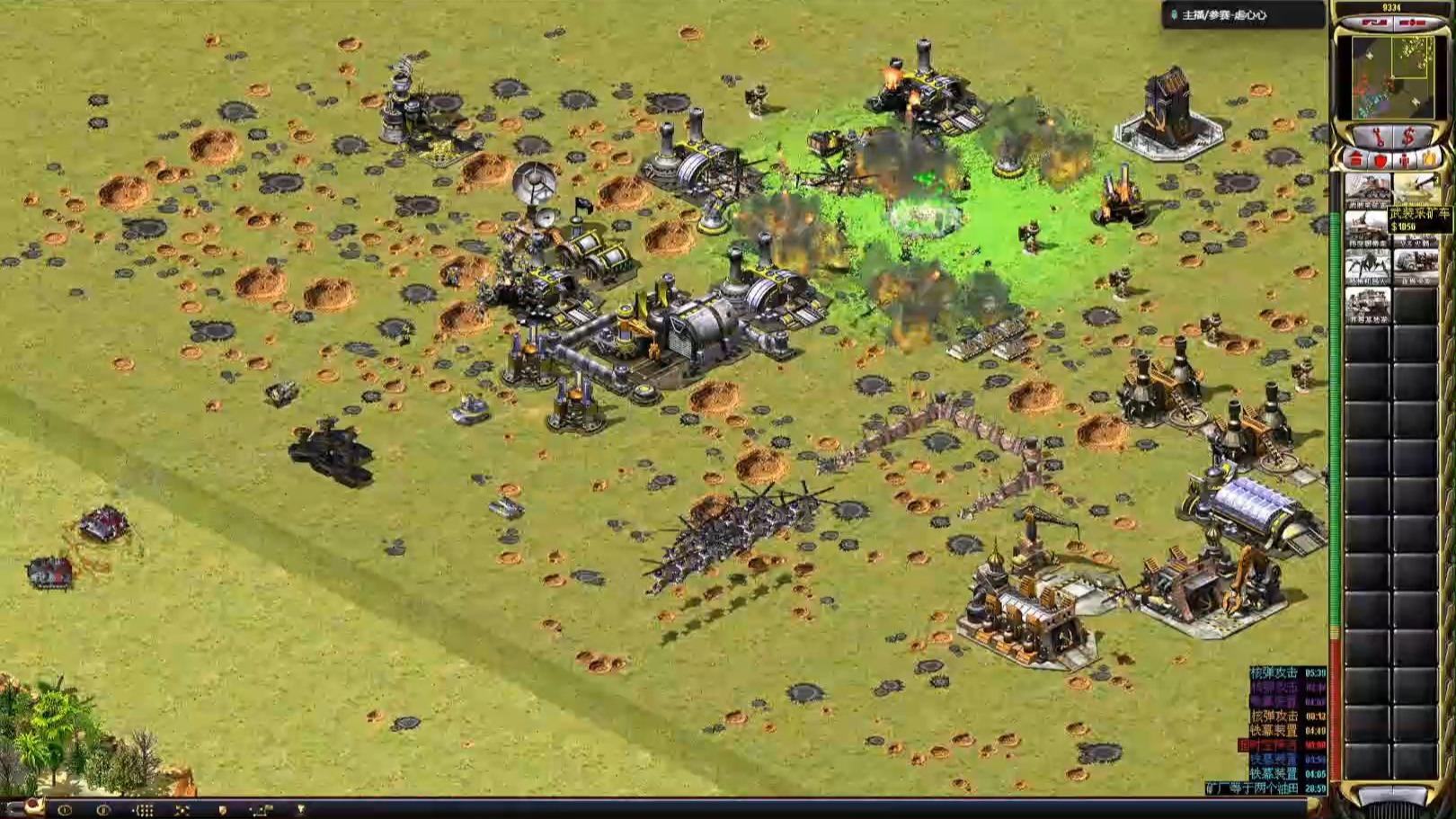Build the flak track vehicle
Viewport: 1456px width, 819px height.
(x=1367, y=230)
